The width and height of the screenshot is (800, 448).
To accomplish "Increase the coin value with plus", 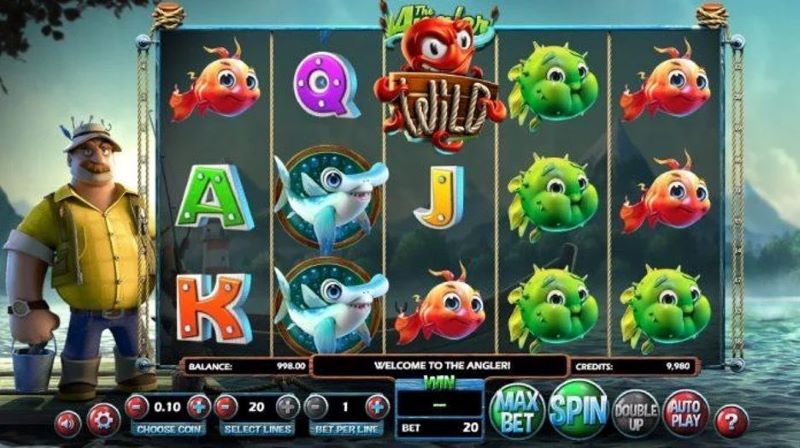I will point(199,406).
